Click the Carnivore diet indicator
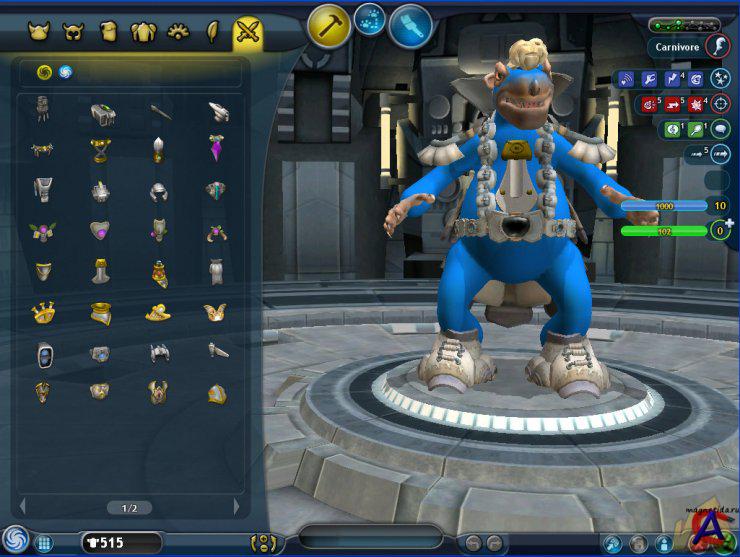The image size is (740, 557). click(677, 46)
